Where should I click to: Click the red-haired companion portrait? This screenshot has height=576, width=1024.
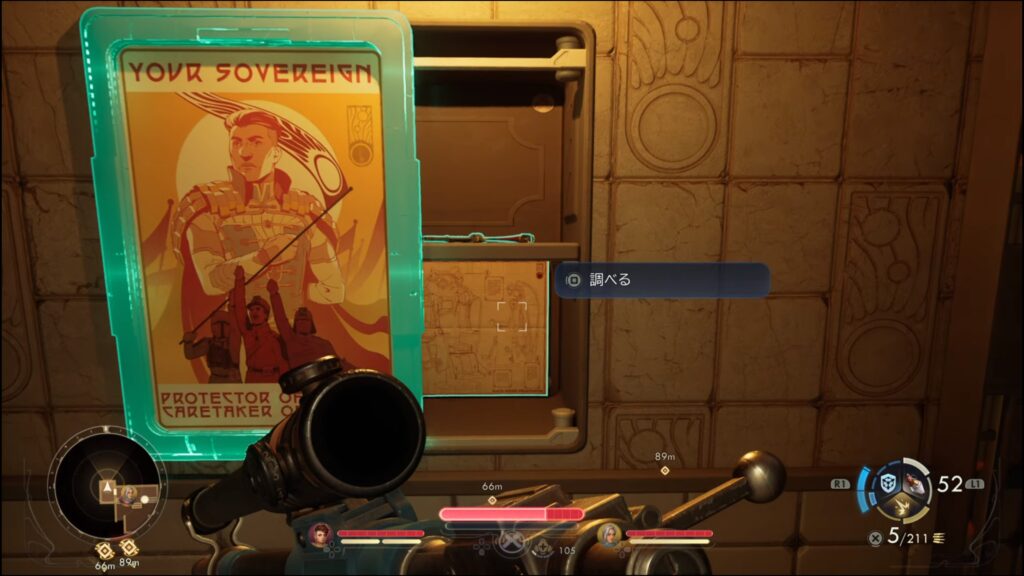[x=320, y=533]
